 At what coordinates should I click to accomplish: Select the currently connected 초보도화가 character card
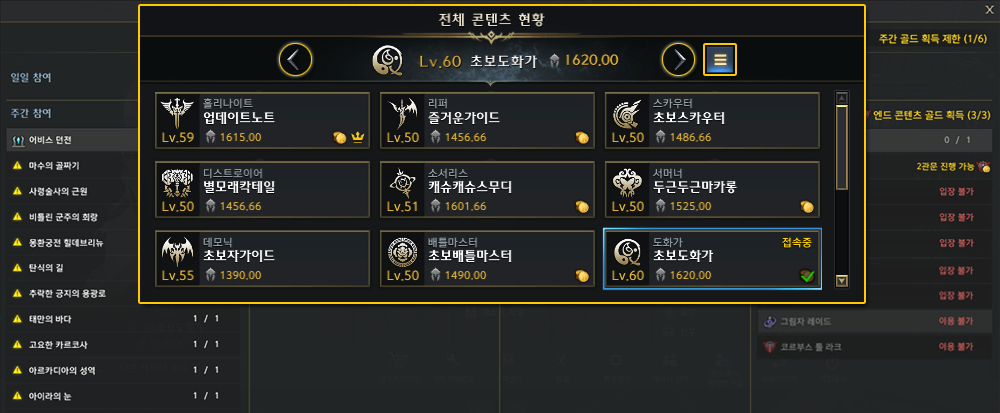point(712,258)
